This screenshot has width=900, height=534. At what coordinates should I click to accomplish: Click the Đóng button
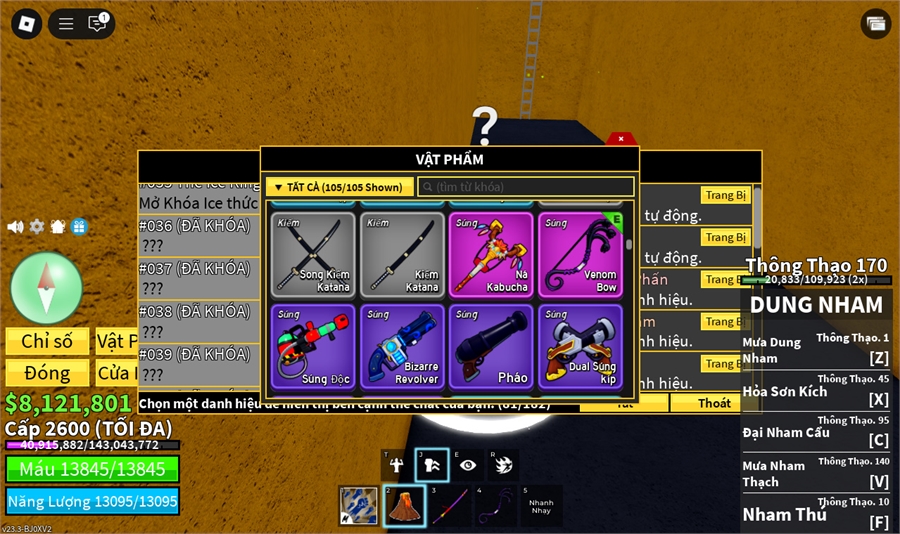47,373
